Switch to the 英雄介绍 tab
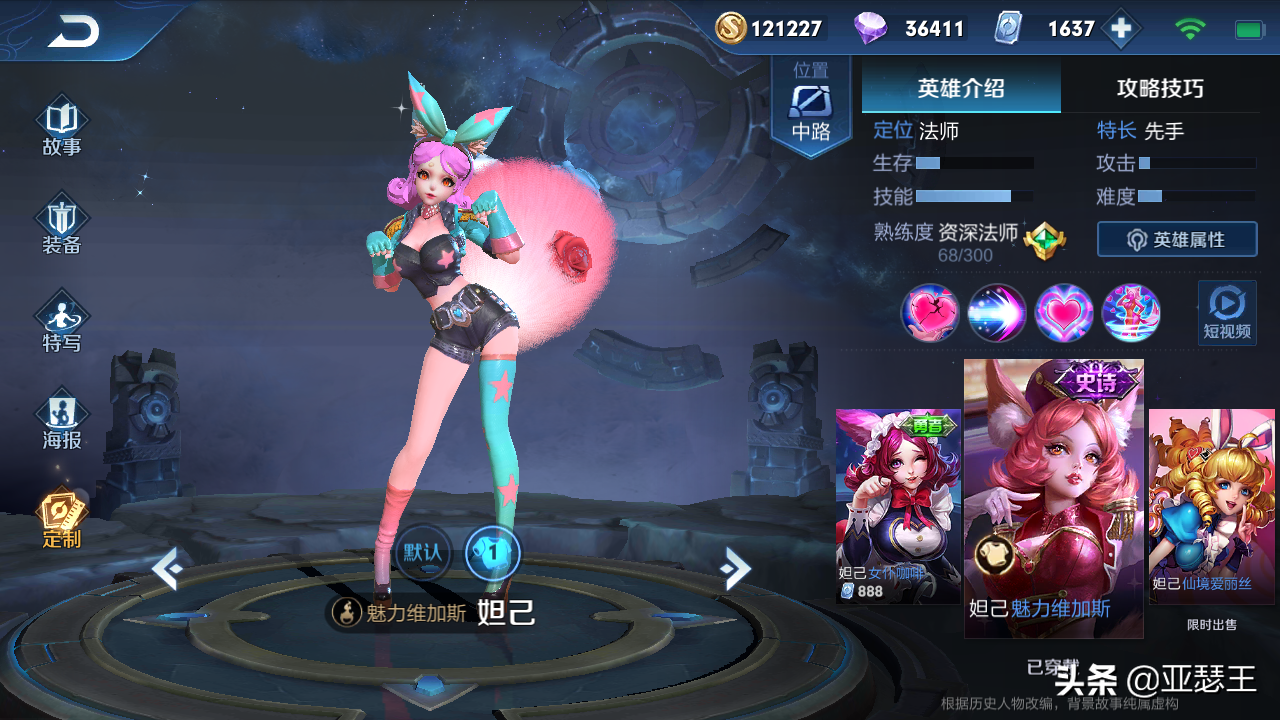The width and height of the screenshot is (1280, 720). (960, 88)
